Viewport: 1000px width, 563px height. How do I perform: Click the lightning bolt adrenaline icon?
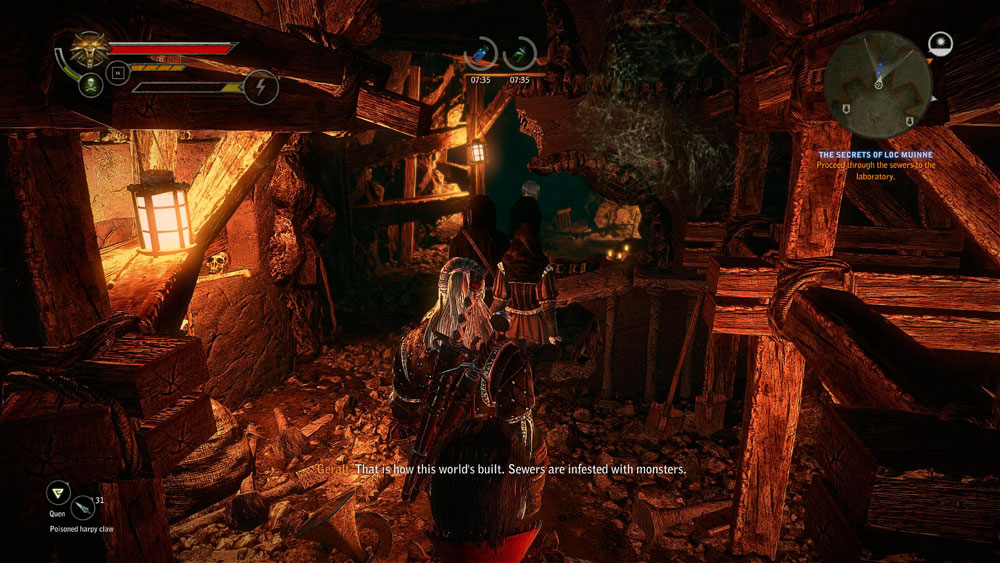coord(261,87)
